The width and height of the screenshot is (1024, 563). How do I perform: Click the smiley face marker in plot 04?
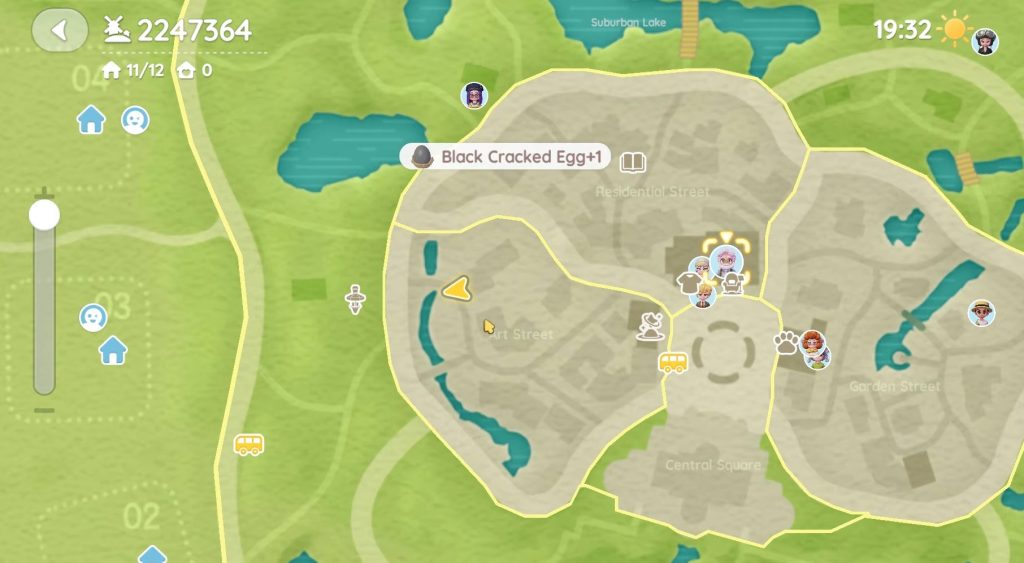click(x=135, y=120)
